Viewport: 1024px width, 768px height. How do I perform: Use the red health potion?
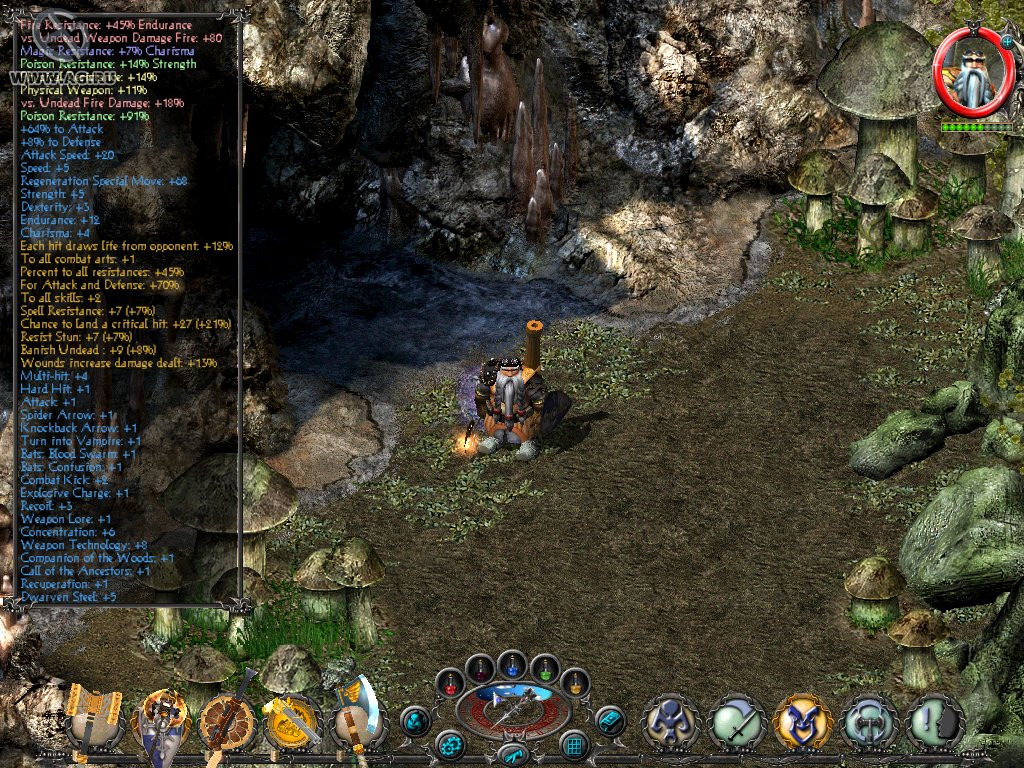coord(449,683)
